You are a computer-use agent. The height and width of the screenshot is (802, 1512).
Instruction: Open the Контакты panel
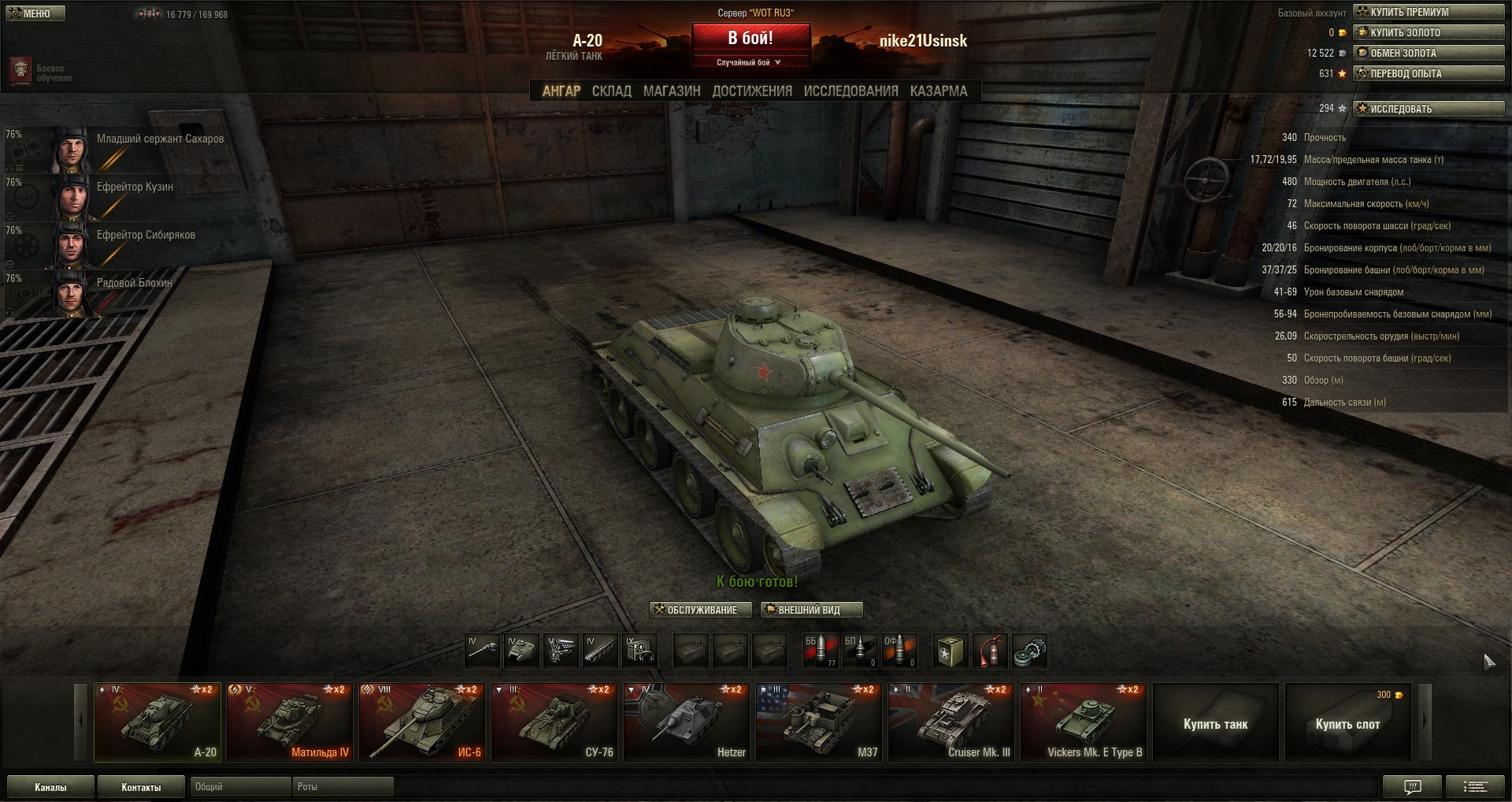click(141, 787)
